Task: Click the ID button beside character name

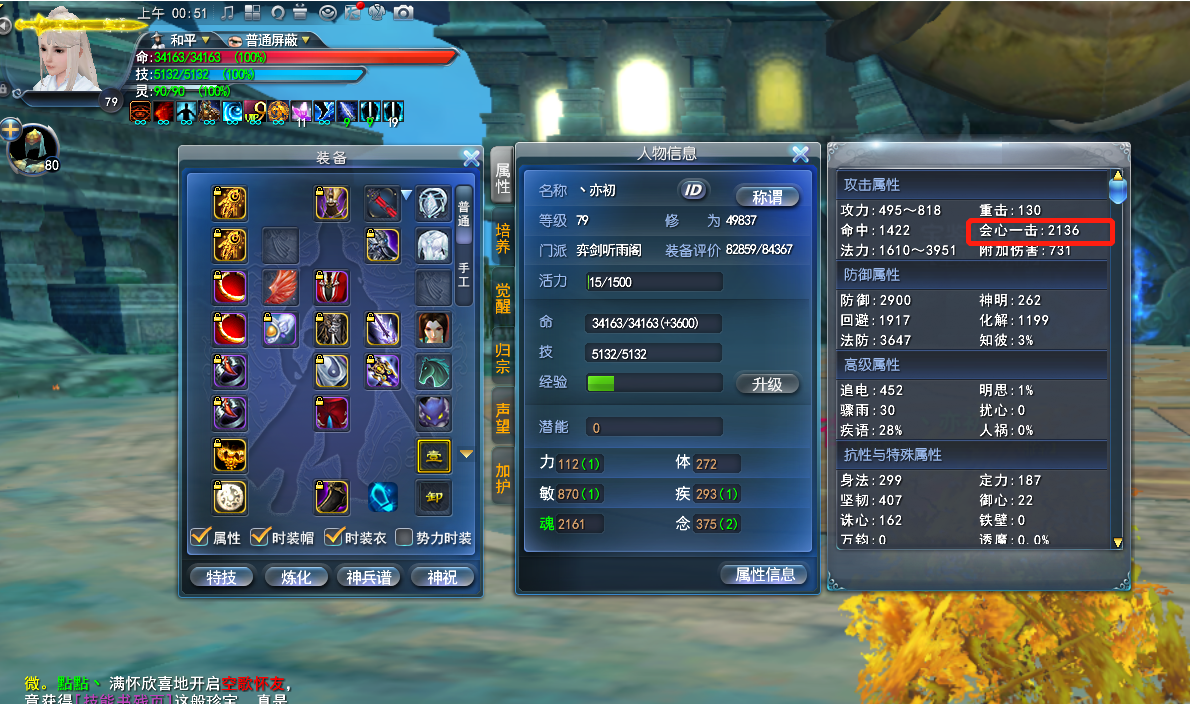Action: click(692, 190)
